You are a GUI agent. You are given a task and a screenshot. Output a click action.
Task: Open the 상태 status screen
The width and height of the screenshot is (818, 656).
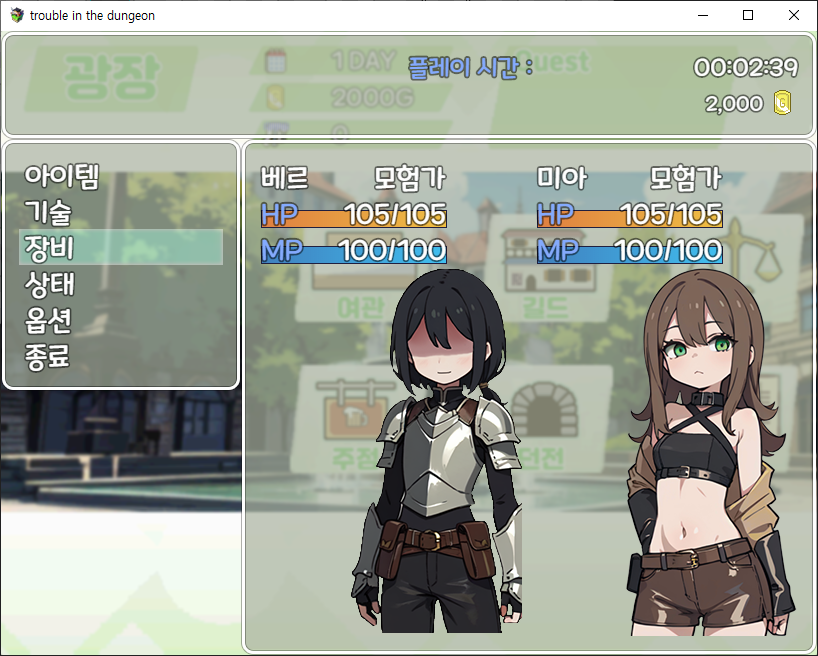click(x=50, y=284)
